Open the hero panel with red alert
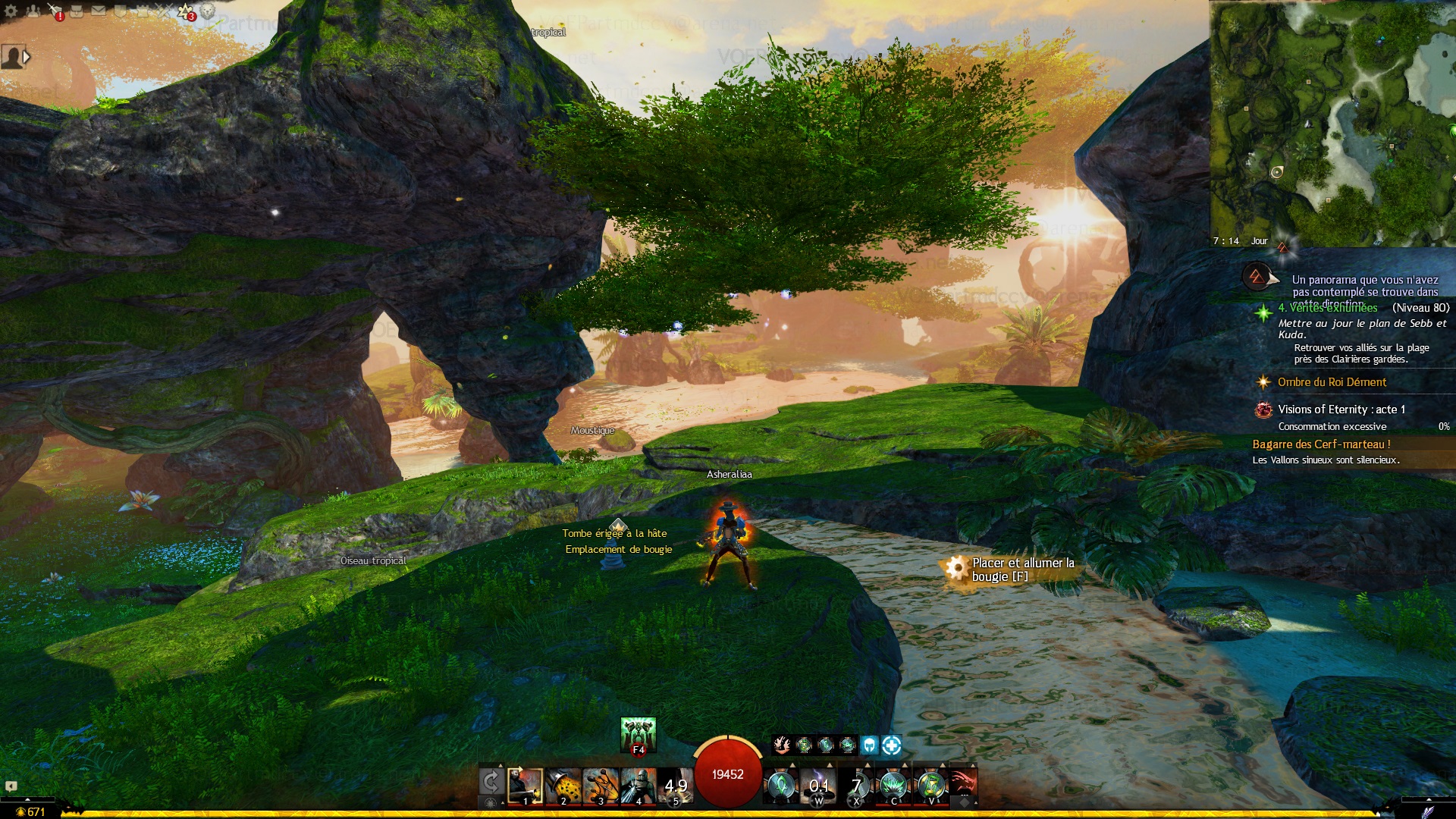Screen dimensions: 1456x819 tap(55, 11)
